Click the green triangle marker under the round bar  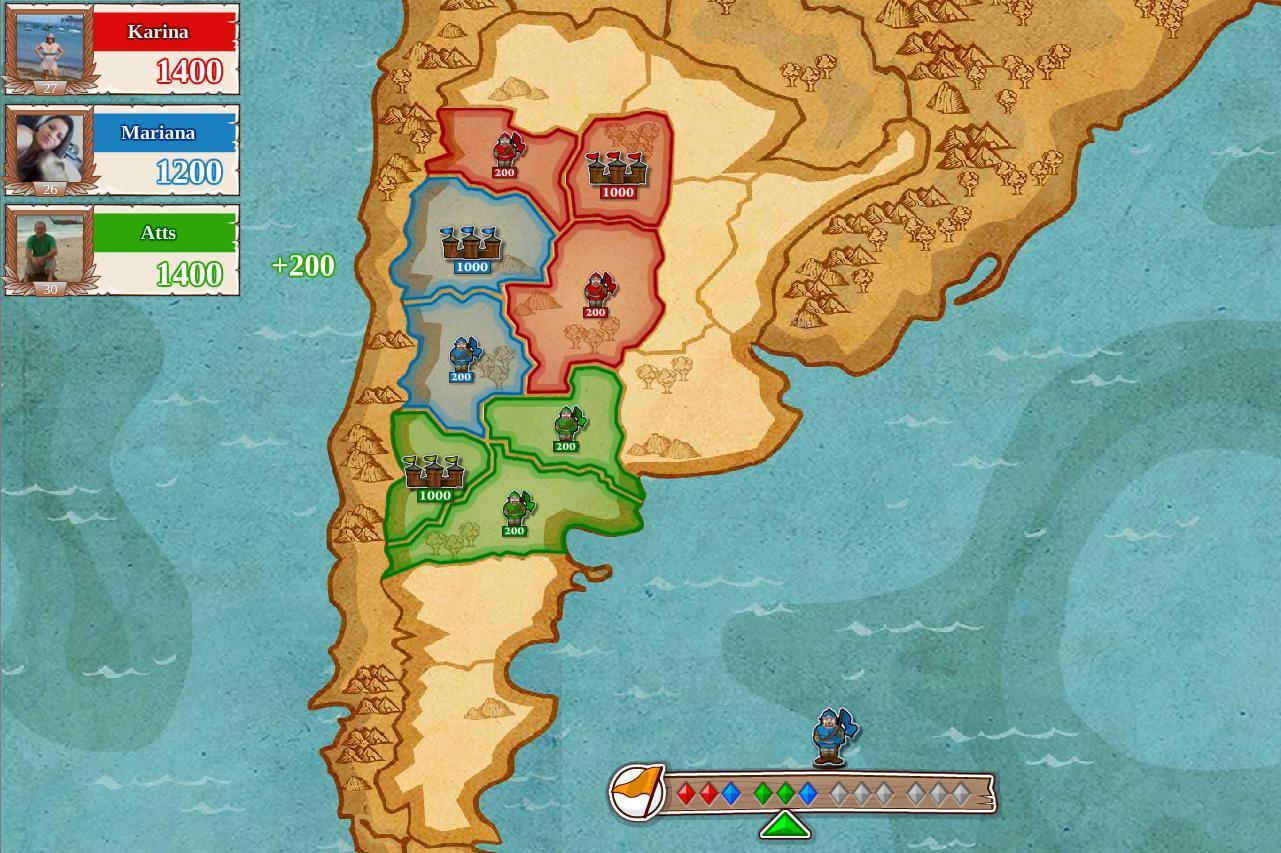tap(786, 824)
